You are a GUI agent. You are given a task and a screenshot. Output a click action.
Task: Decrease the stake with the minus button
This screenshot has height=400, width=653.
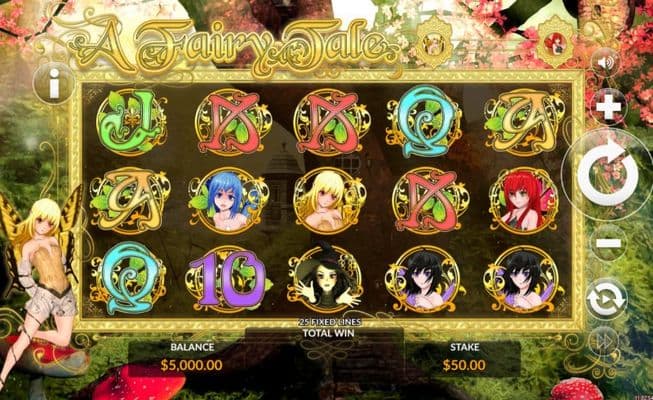(x=607, y=244)
